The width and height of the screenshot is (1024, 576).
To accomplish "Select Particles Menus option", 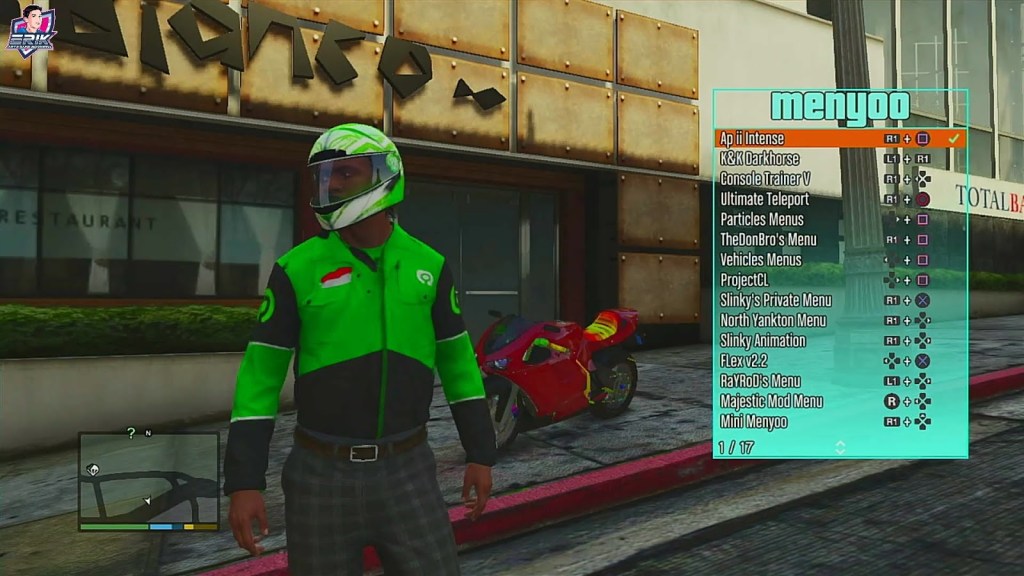I will [762, 219].
